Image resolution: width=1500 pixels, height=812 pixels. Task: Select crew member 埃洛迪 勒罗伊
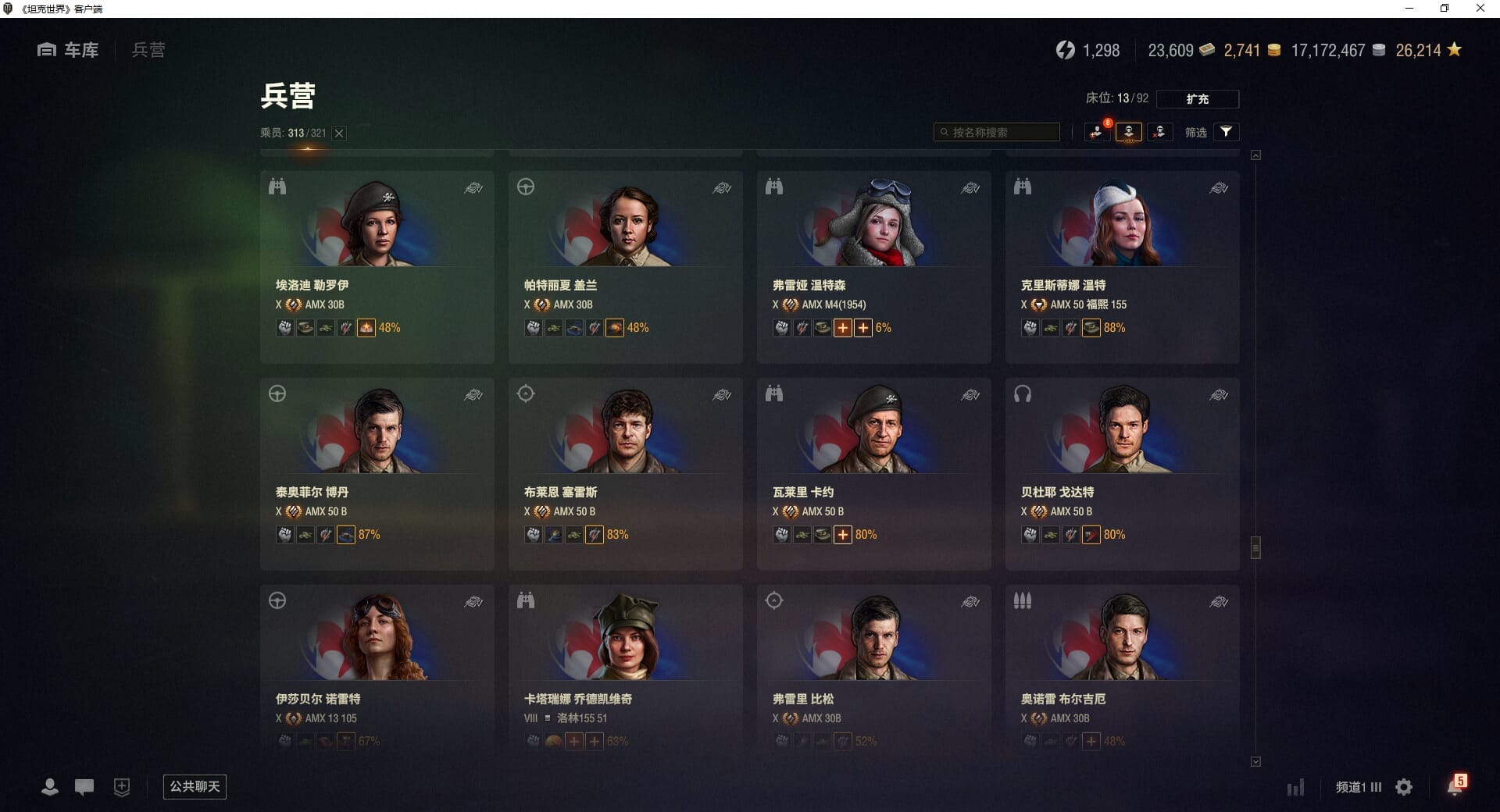click(377, 266)
